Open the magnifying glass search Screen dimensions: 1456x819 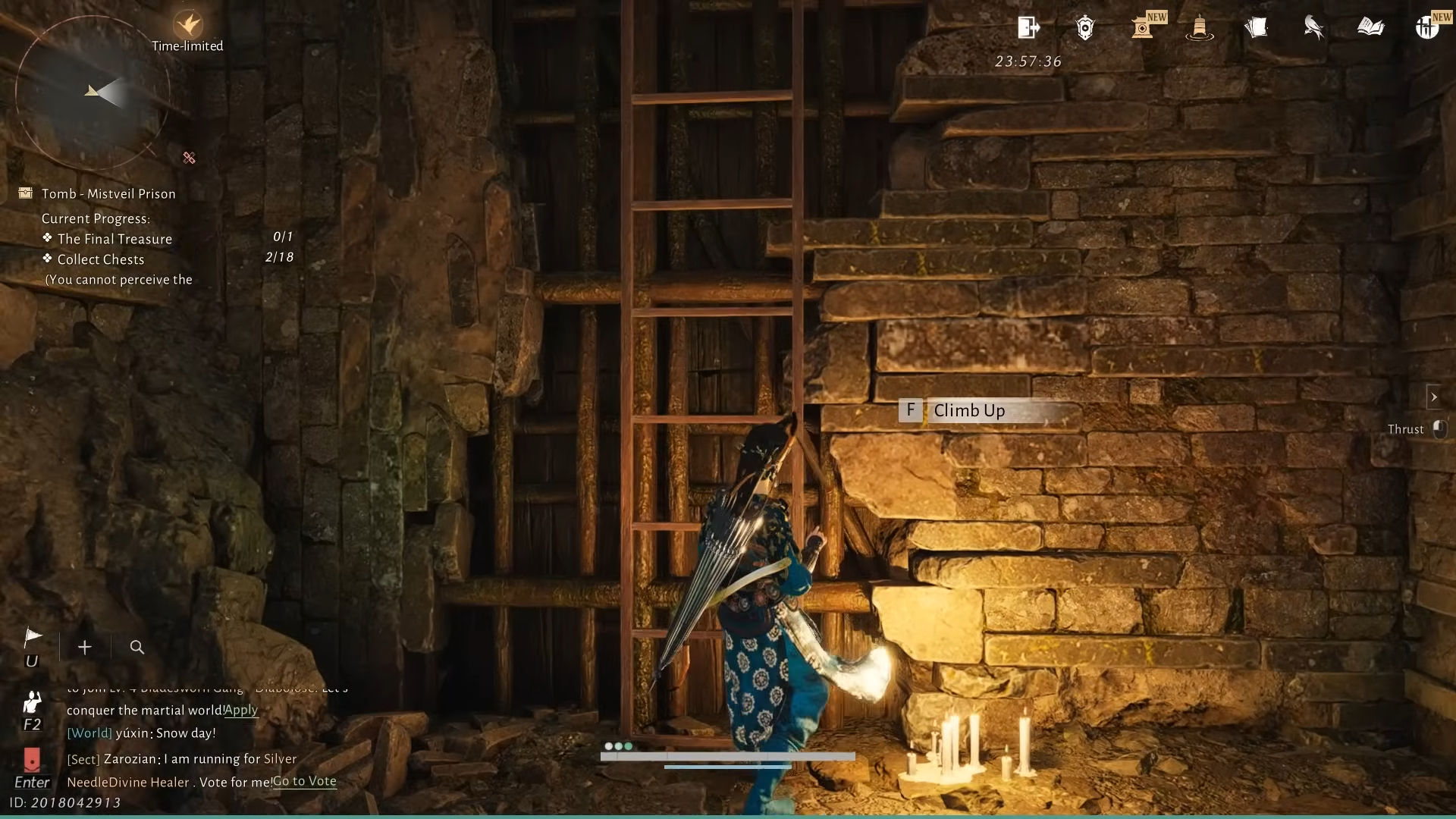(137, 647)
